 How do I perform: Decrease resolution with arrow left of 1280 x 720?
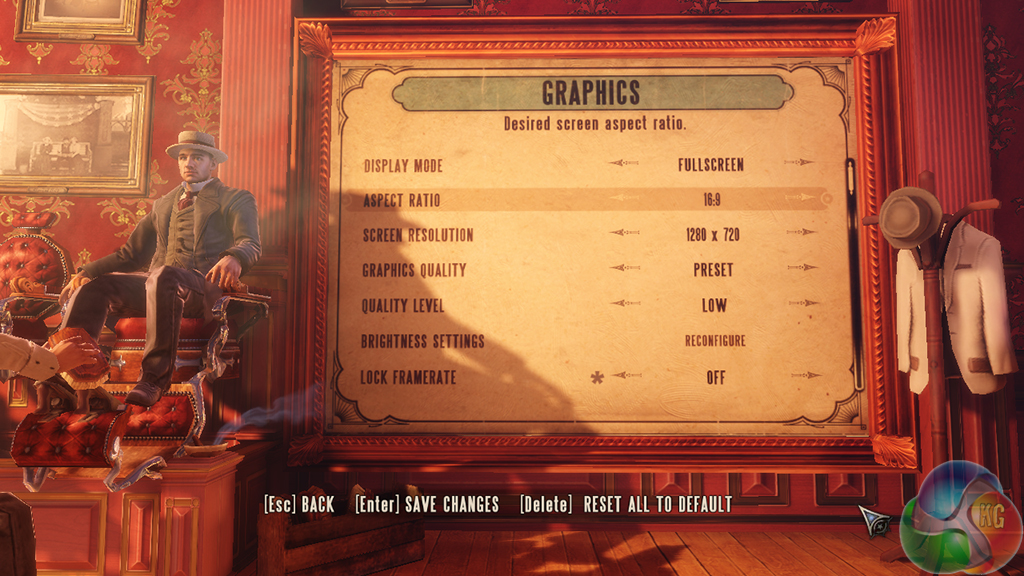point(625,233)
